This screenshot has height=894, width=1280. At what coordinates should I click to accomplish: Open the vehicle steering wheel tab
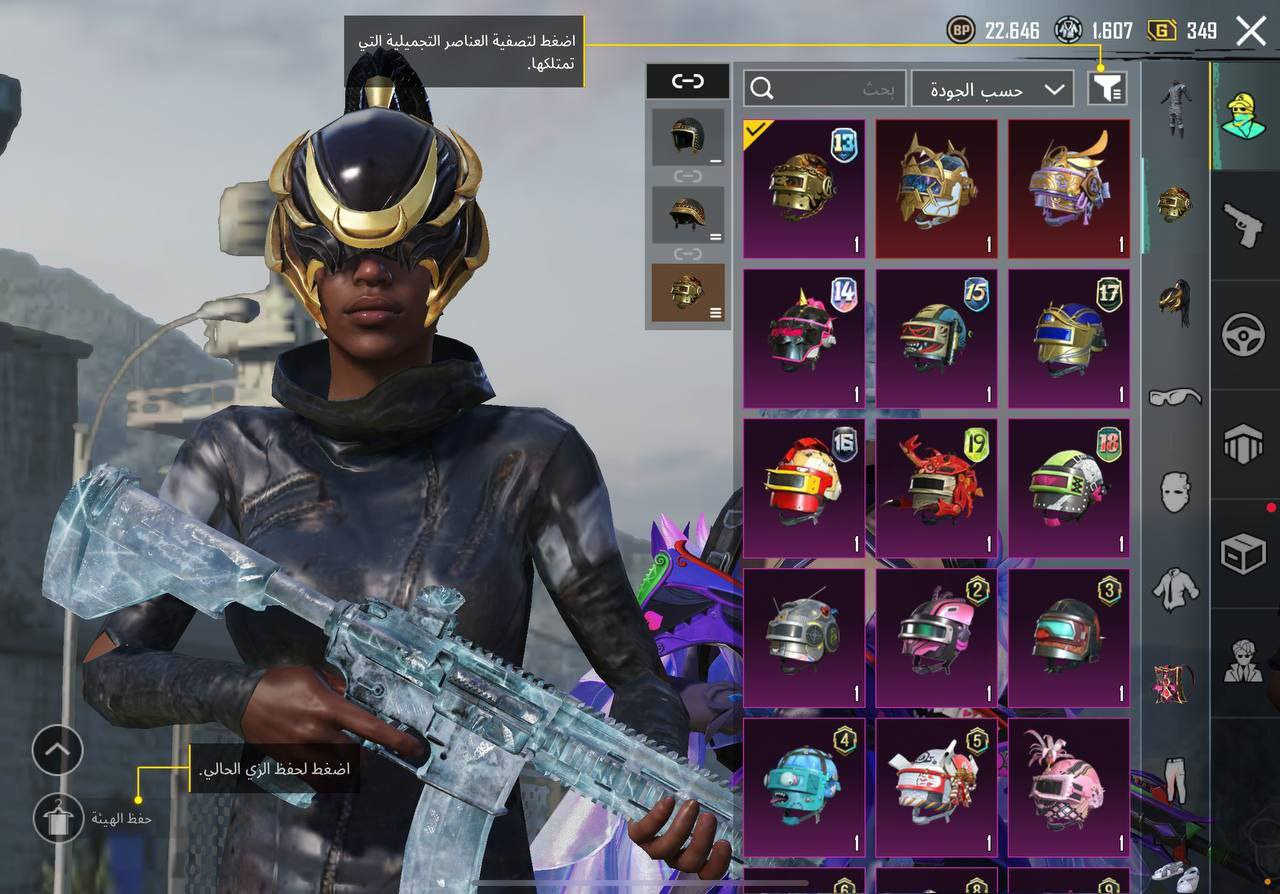(1244, 336)
